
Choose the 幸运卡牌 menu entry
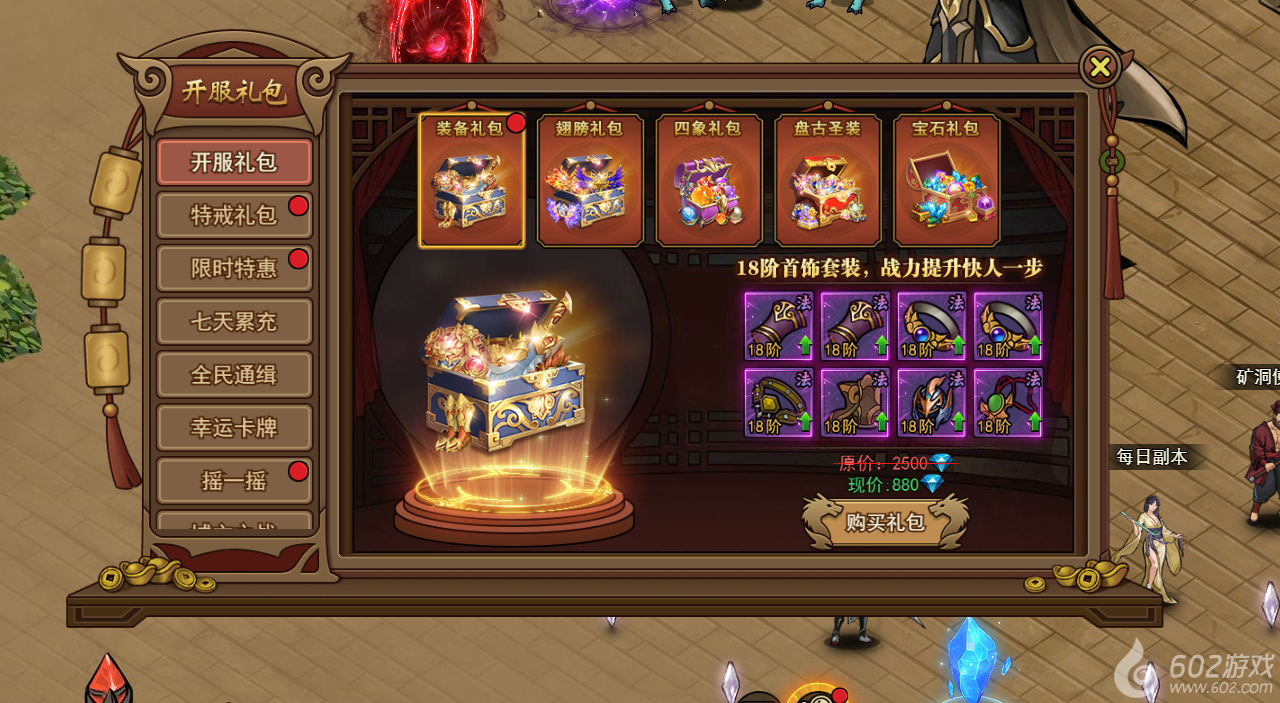click(x=234, y=428)
